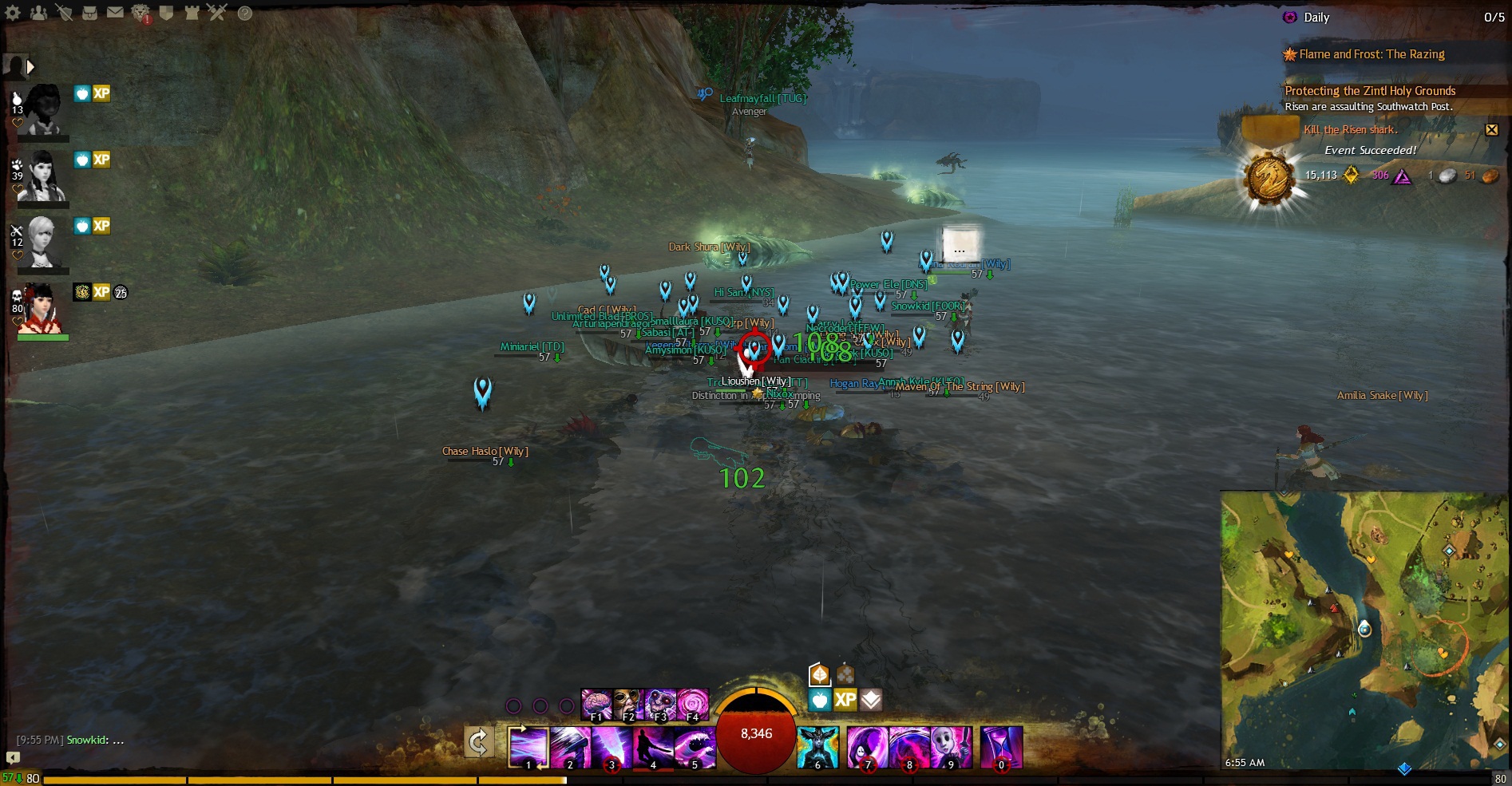Use the wave skill in slot 5

coord(695,747)
